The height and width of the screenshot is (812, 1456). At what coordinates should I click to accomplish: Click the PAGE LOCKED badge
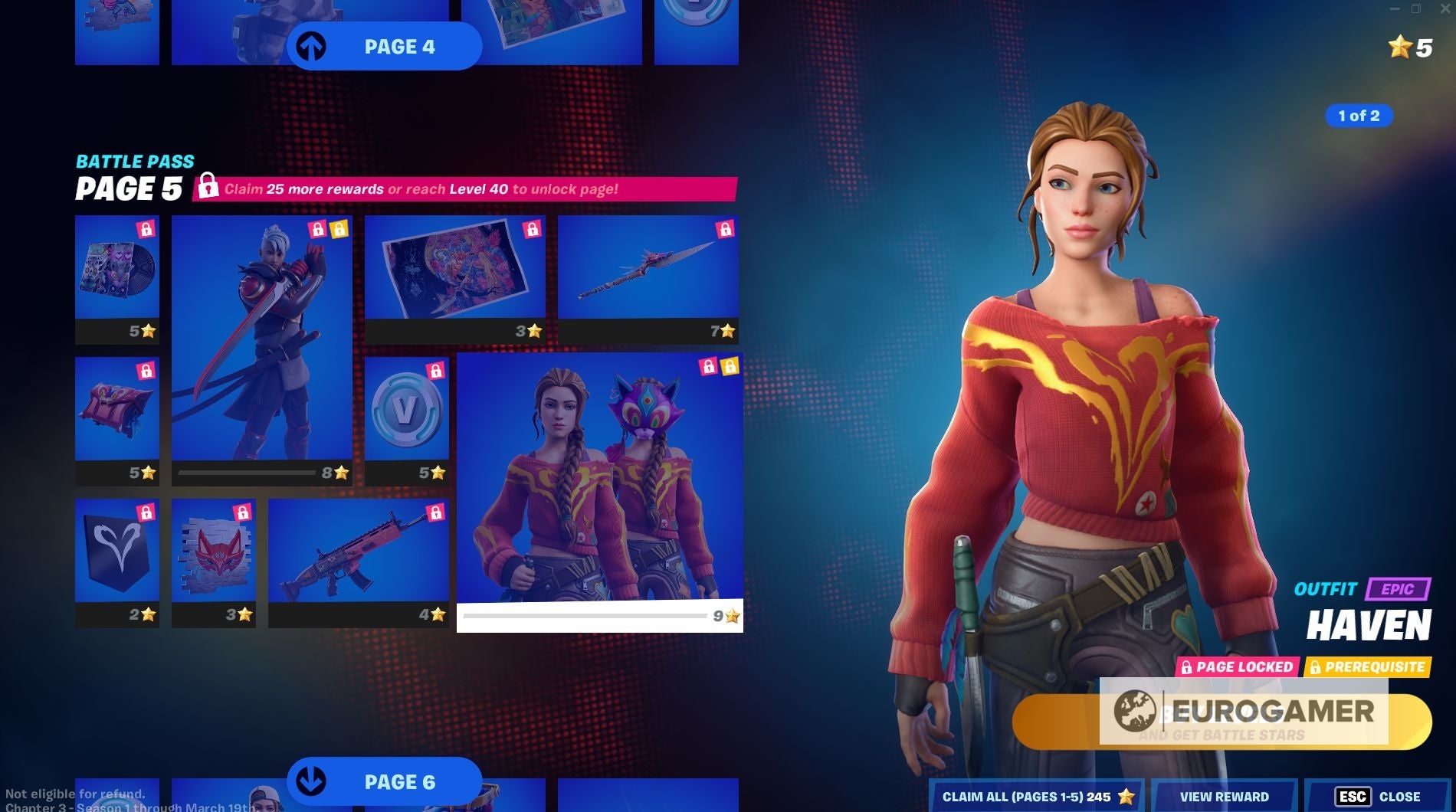(1237, 667)
